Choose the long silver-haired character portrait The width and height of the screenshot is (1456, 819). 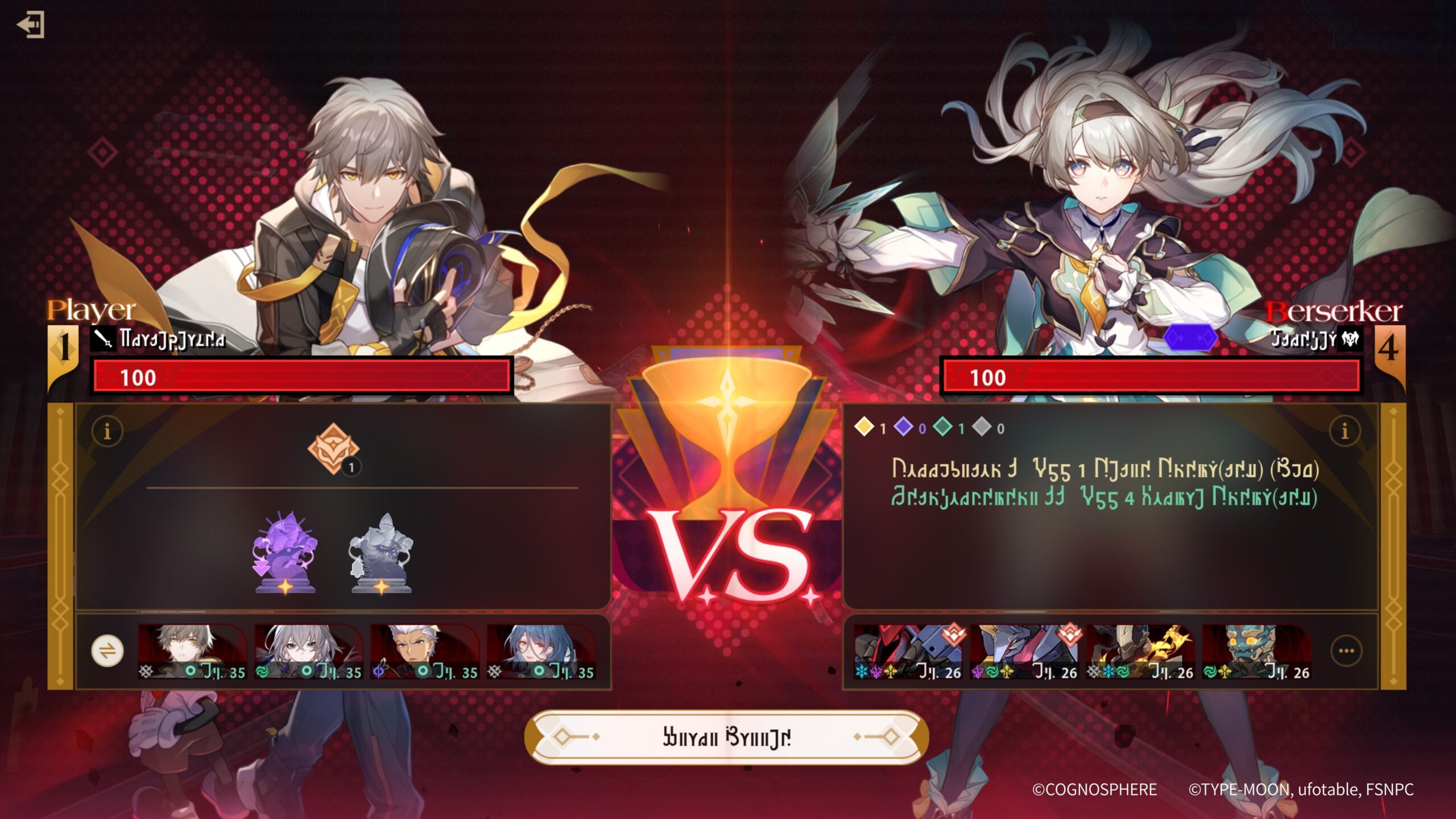coord(308,652)
